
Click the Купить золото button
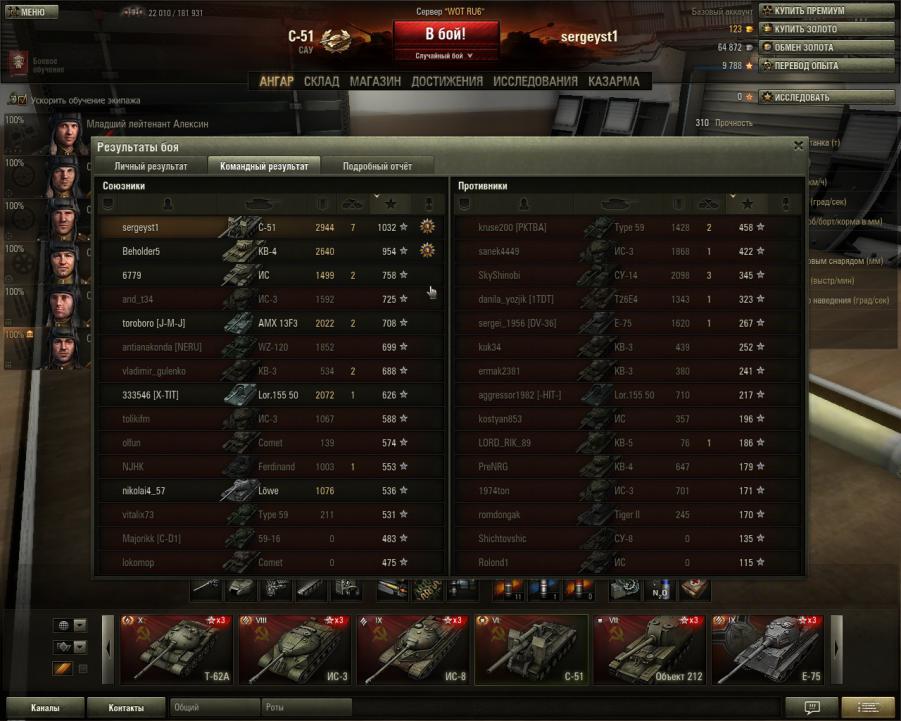[x=826, y=29]
